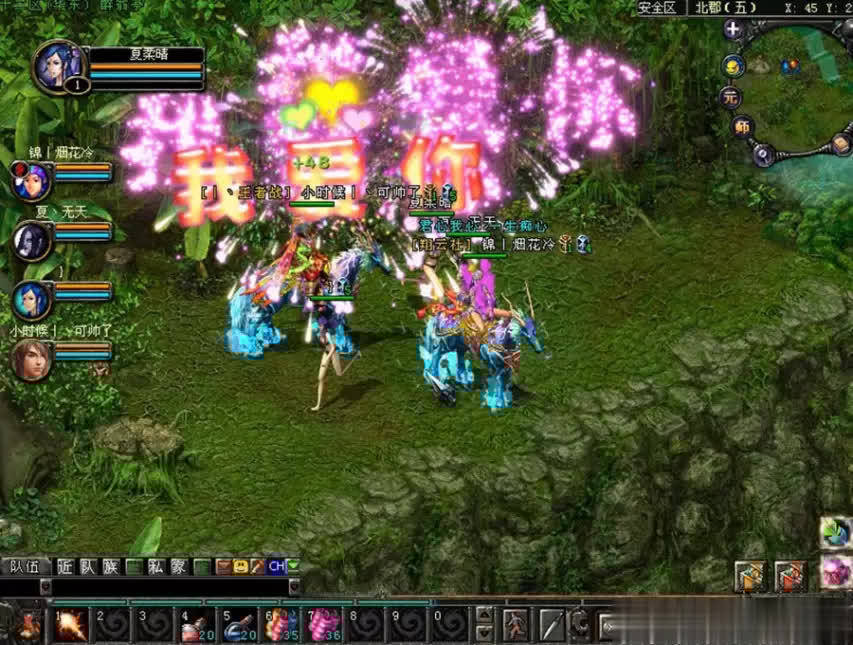The height and width of the screenshot is (645, 853).
Task: Click the sword attack mode button
Action: 552,624
